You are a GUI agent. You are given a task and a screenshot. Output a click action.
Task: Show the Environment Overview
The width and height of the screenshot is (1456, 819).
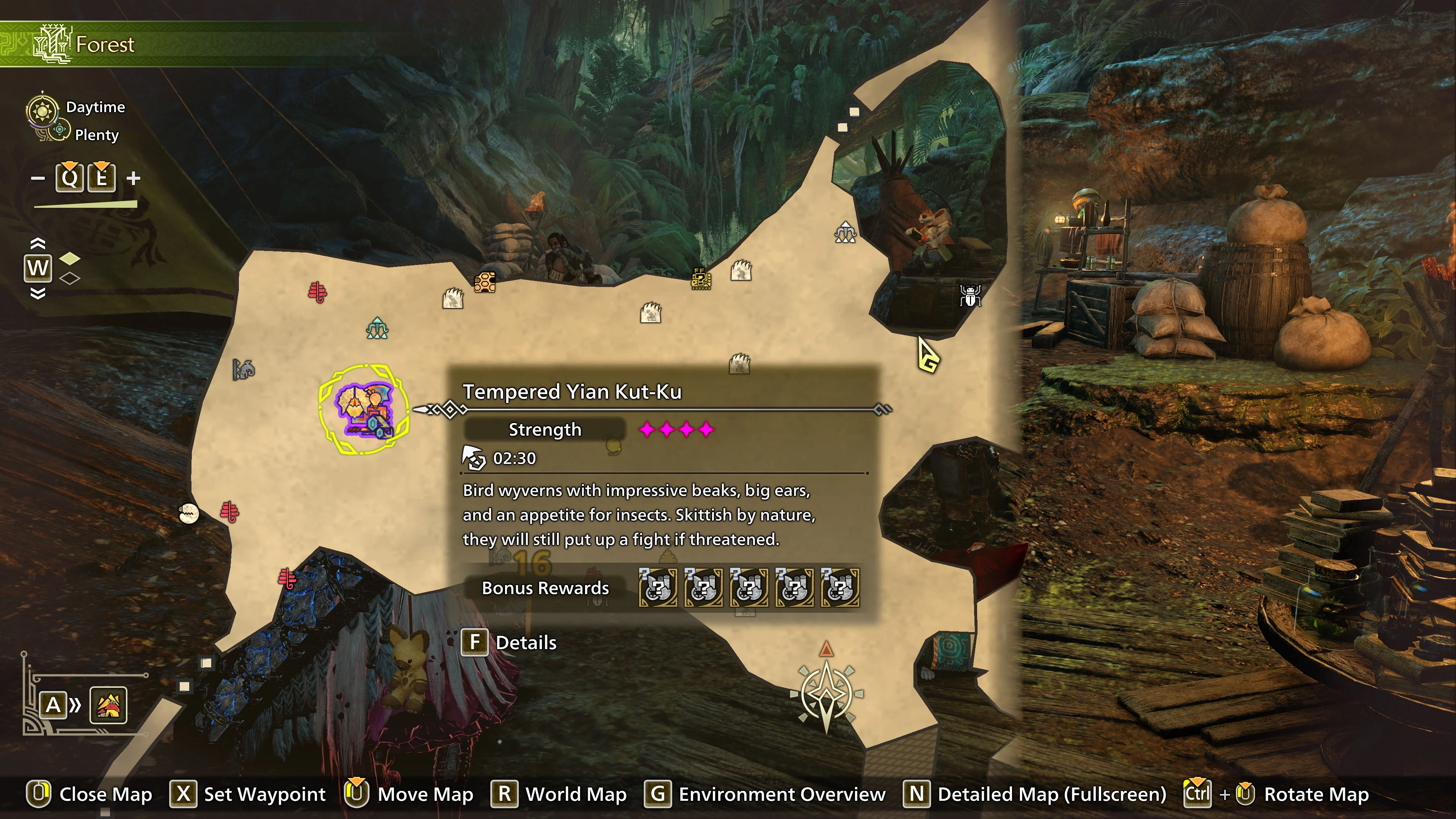(765, 794)
